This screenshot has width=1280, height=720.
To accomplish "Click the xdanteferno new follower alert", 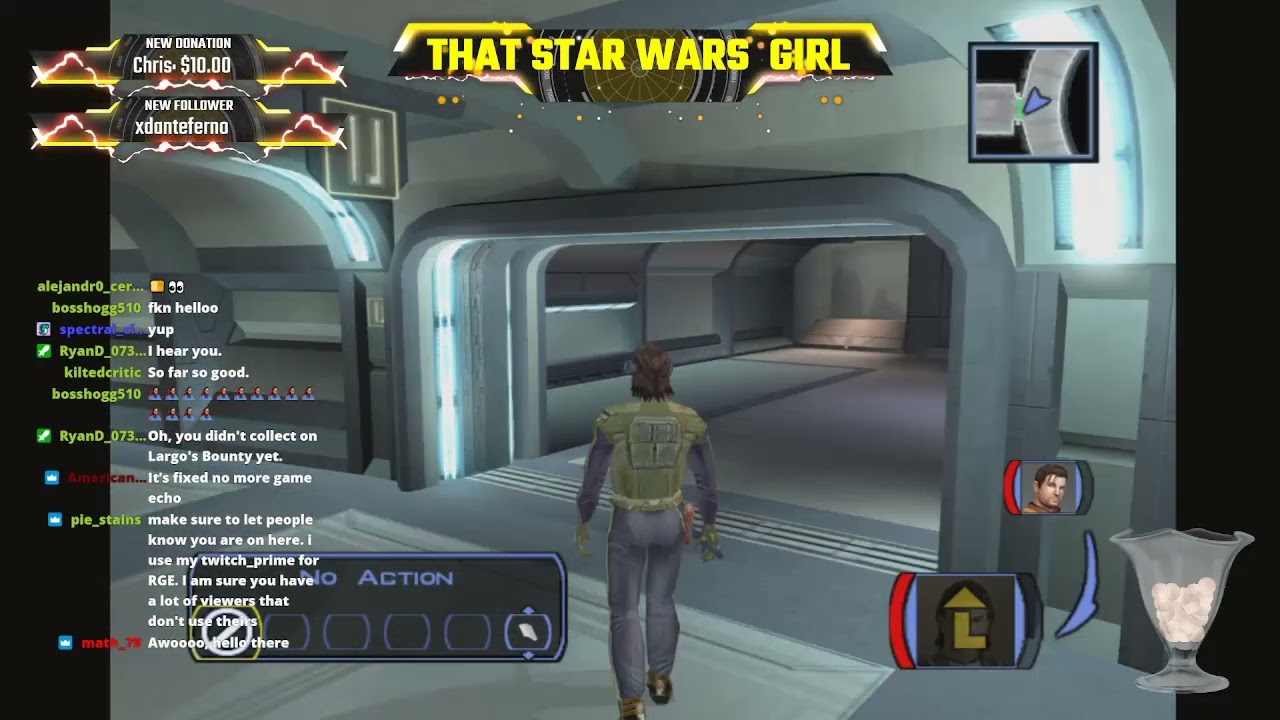I will tap(187, 119).
